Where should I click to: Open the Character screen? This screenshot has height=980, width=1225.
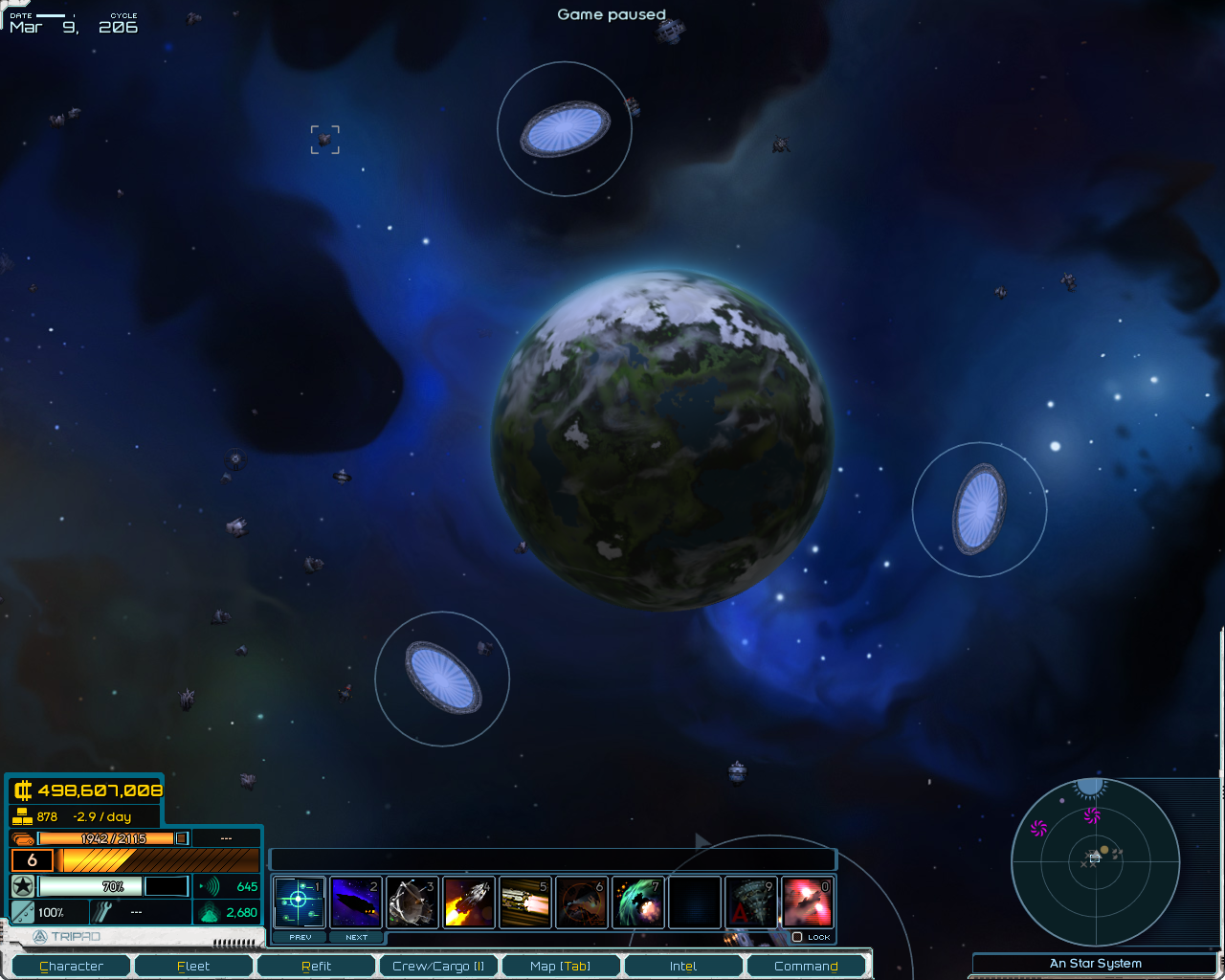[x=71, y=966]
